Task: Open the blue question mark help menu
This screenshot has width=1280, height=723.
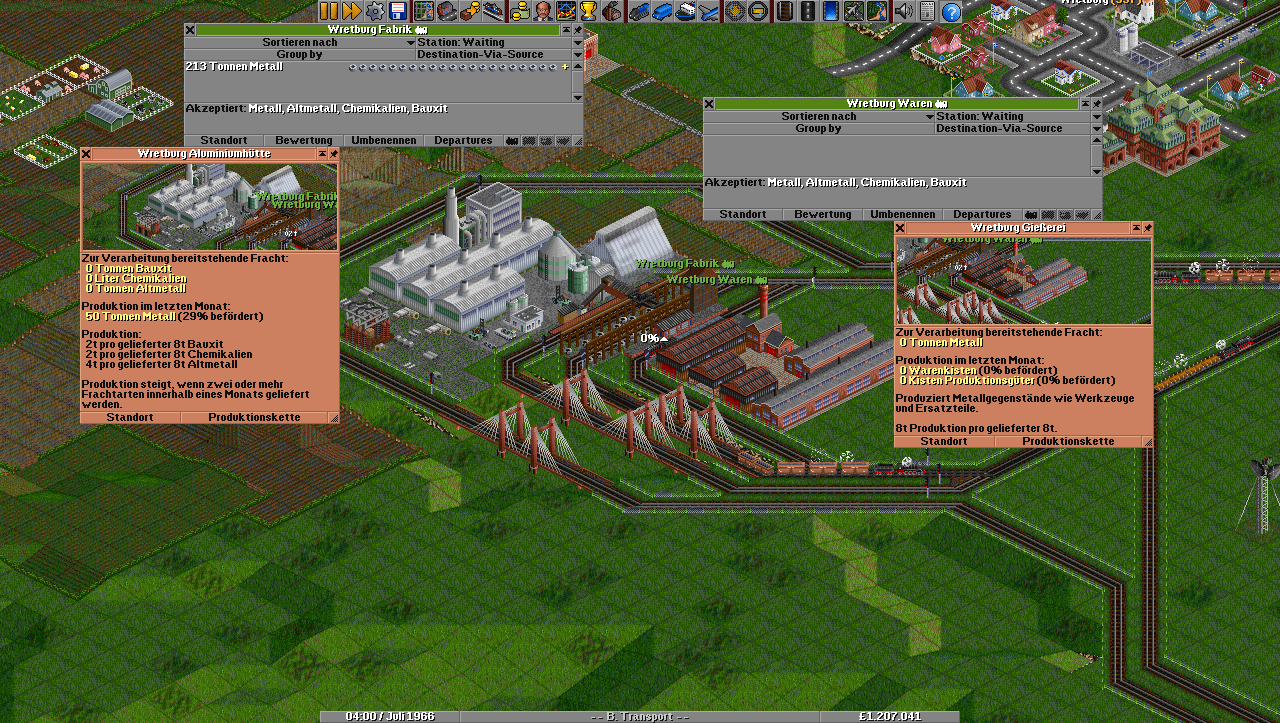Action: pyautogui.click(x=951, y=11)
